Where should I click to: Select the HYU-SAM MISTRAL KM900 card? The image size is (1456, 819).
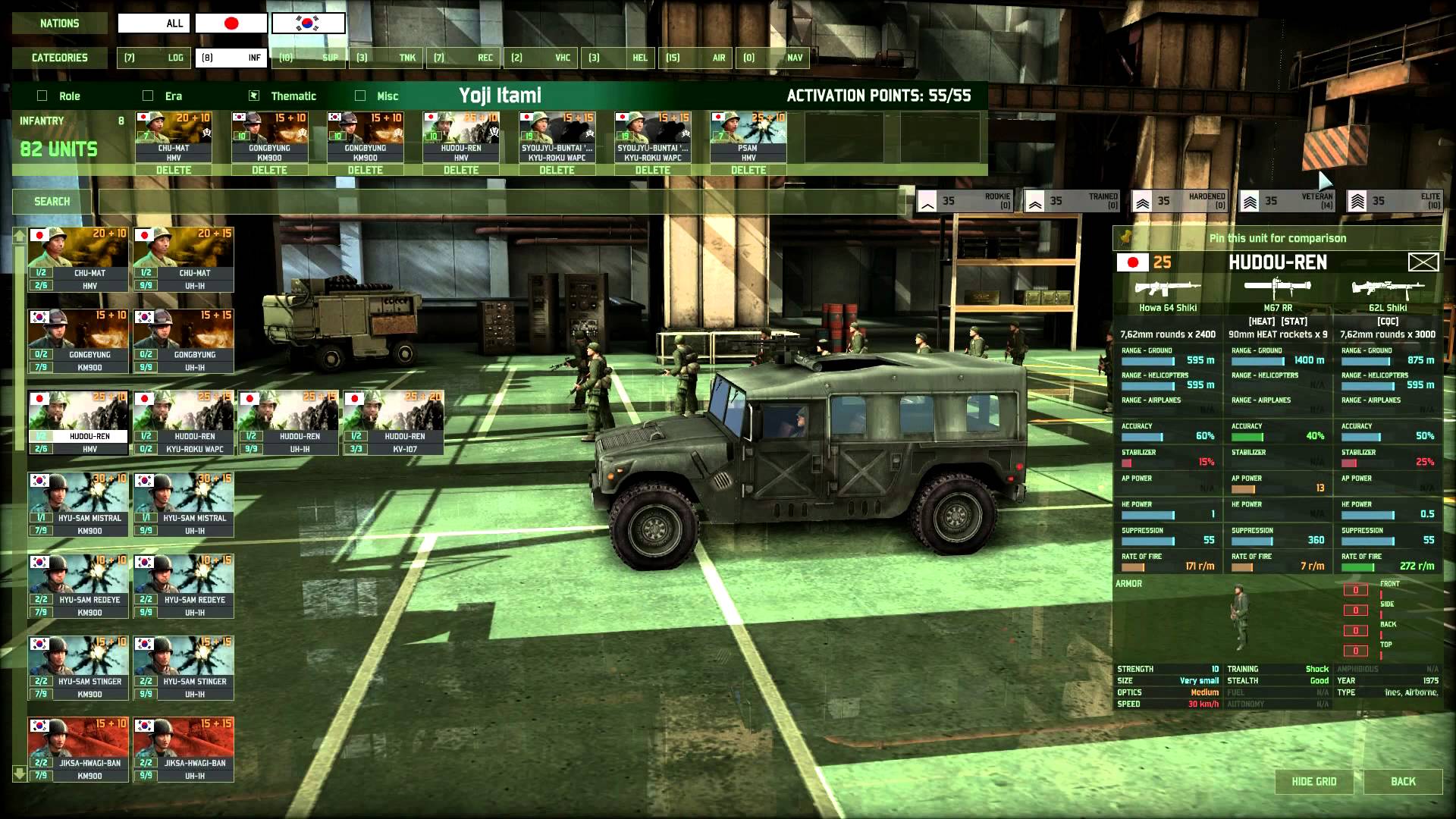click(79, 504)
